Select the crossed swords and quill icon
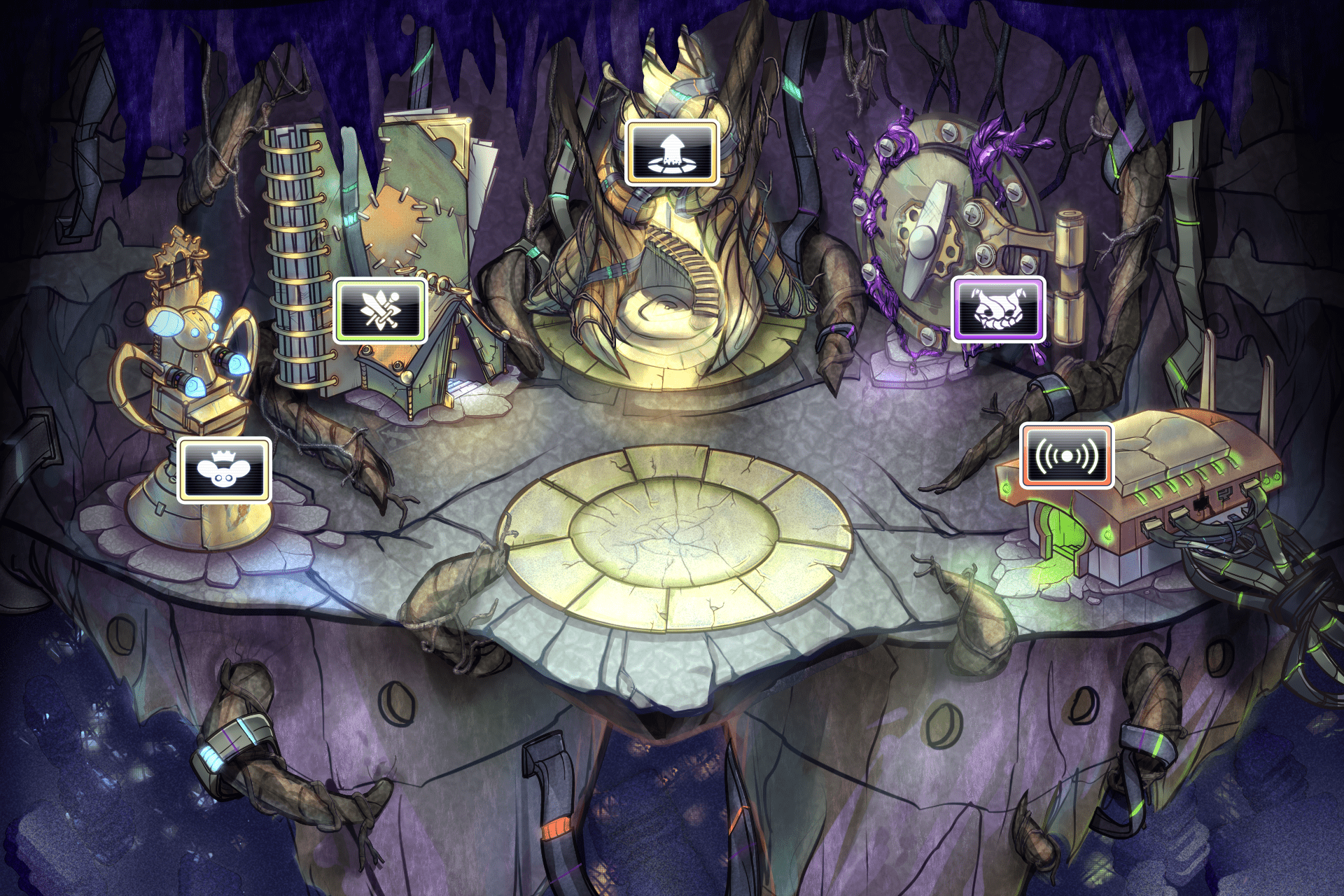This screenshot has height=896, width=1344. [380, 310]
